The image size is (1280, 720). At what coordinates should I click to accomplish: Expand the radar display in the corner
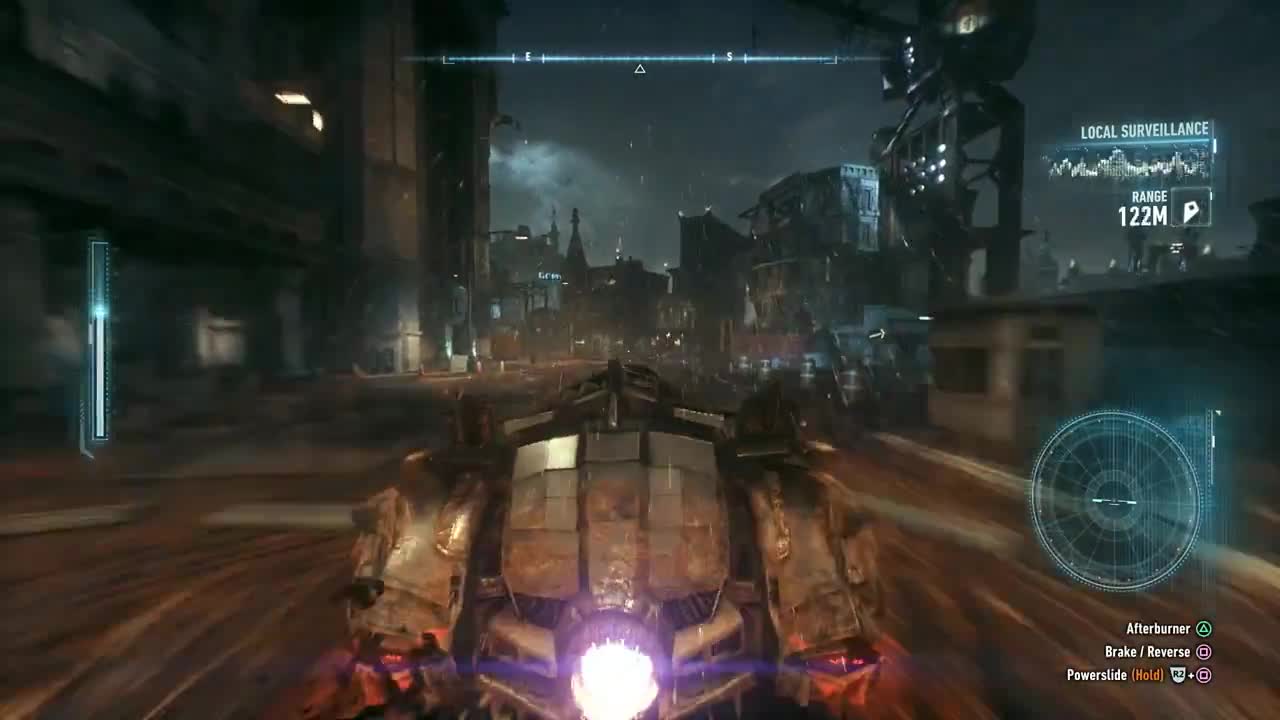1117,500
